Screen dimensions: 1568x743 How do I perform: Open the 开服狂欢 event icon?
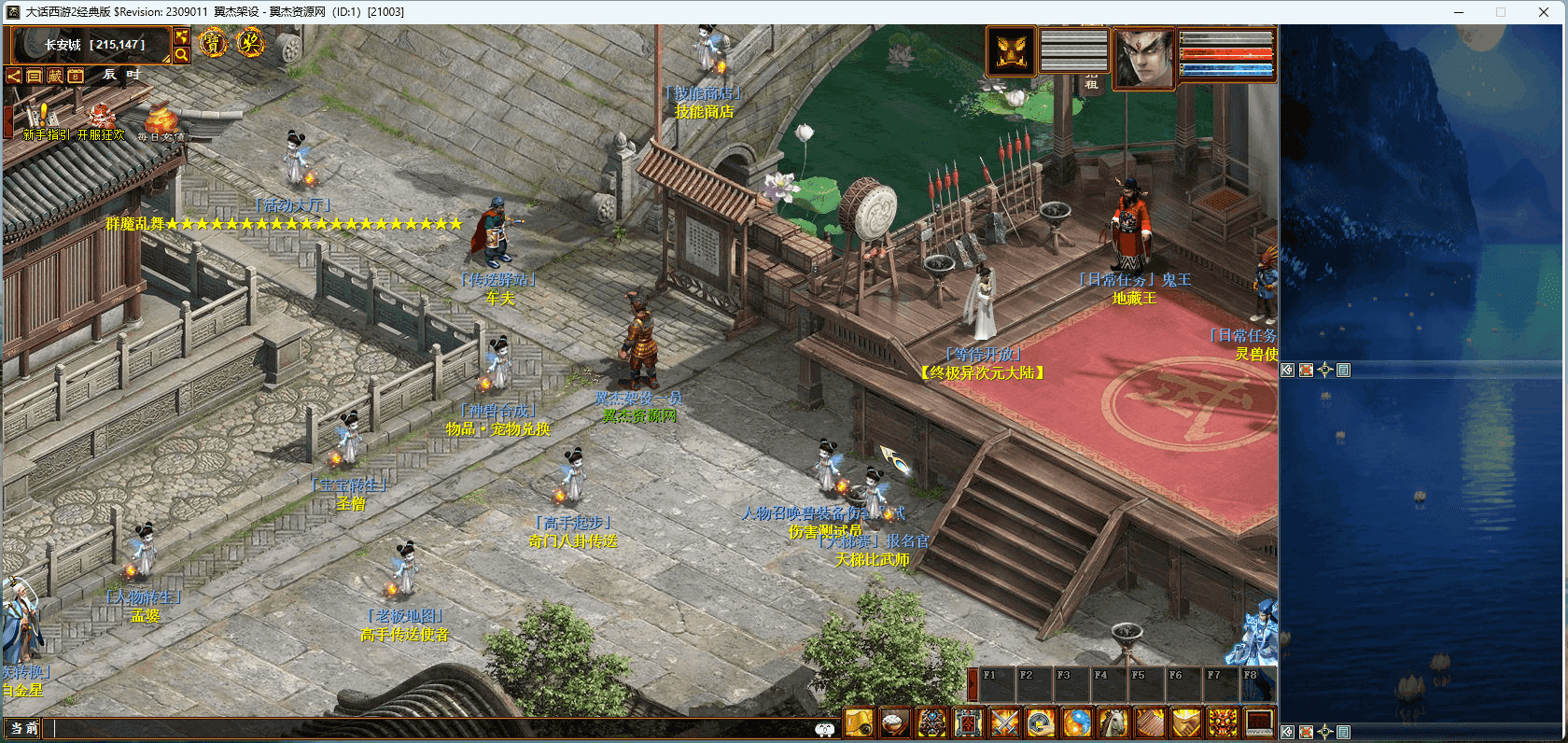click(101, 121)
